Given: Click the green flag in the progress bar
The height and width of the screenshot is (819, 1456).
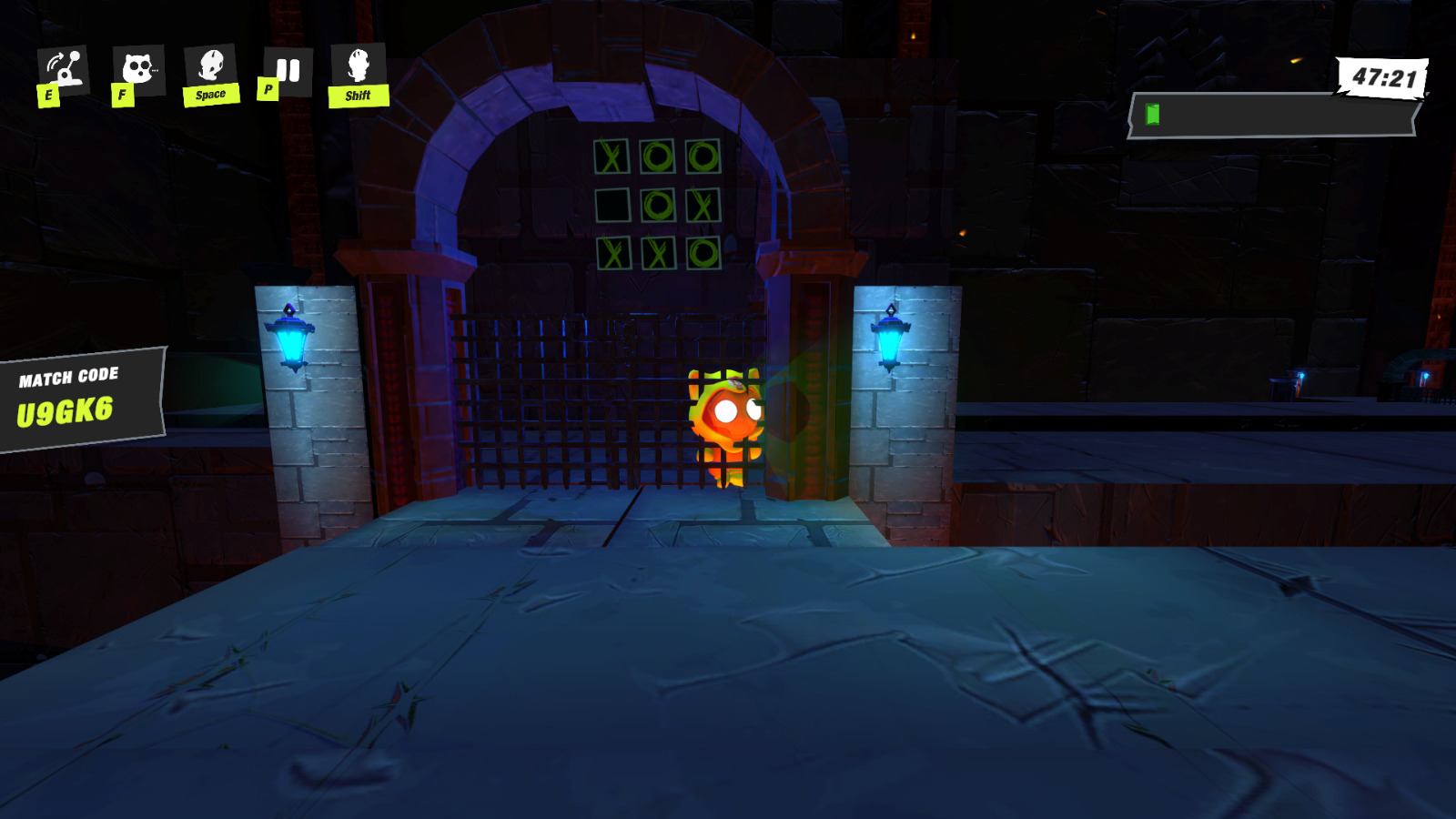Looking at the screenshot, I should click(x=1152, y=116).
